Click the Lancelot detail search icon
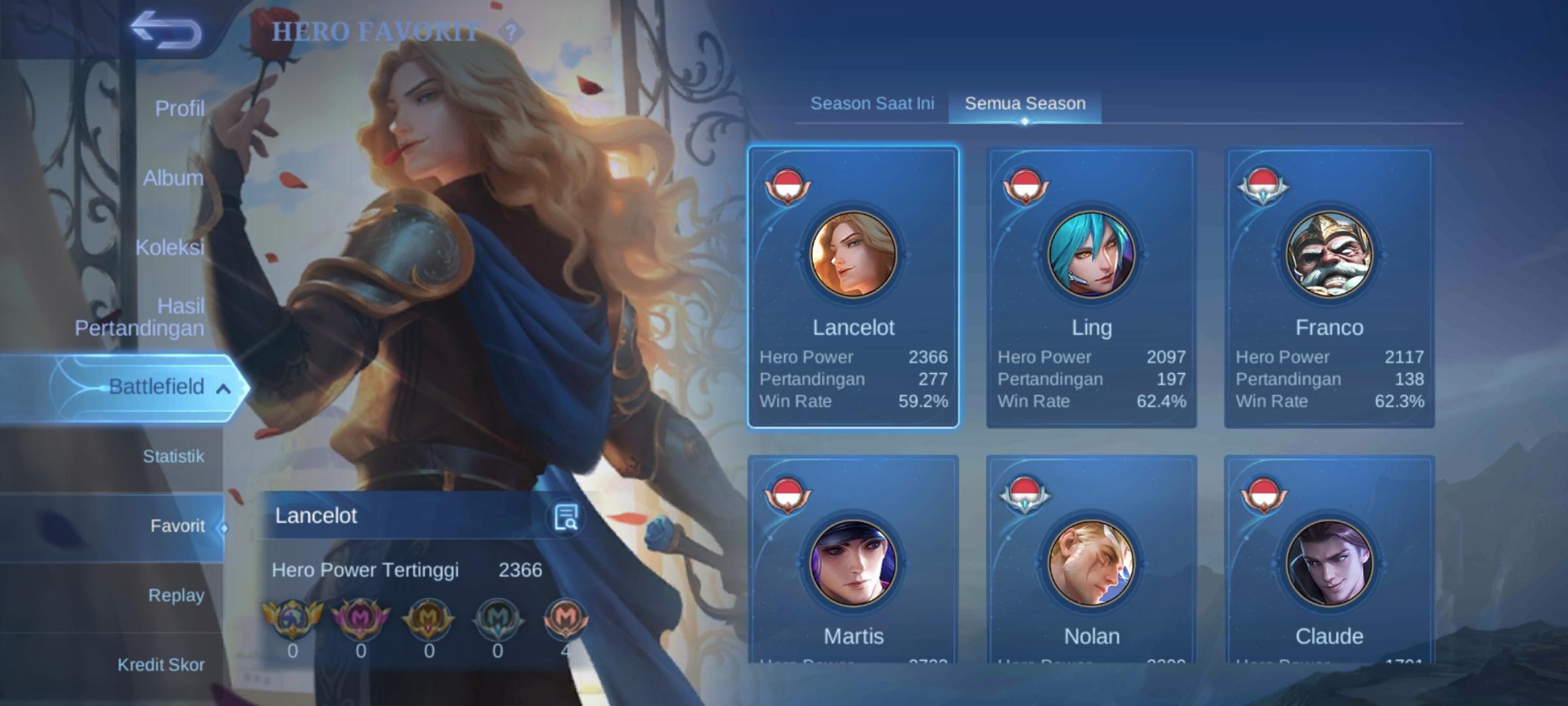1568x706 pixels. pyautogui.click(x=565, y=517)
